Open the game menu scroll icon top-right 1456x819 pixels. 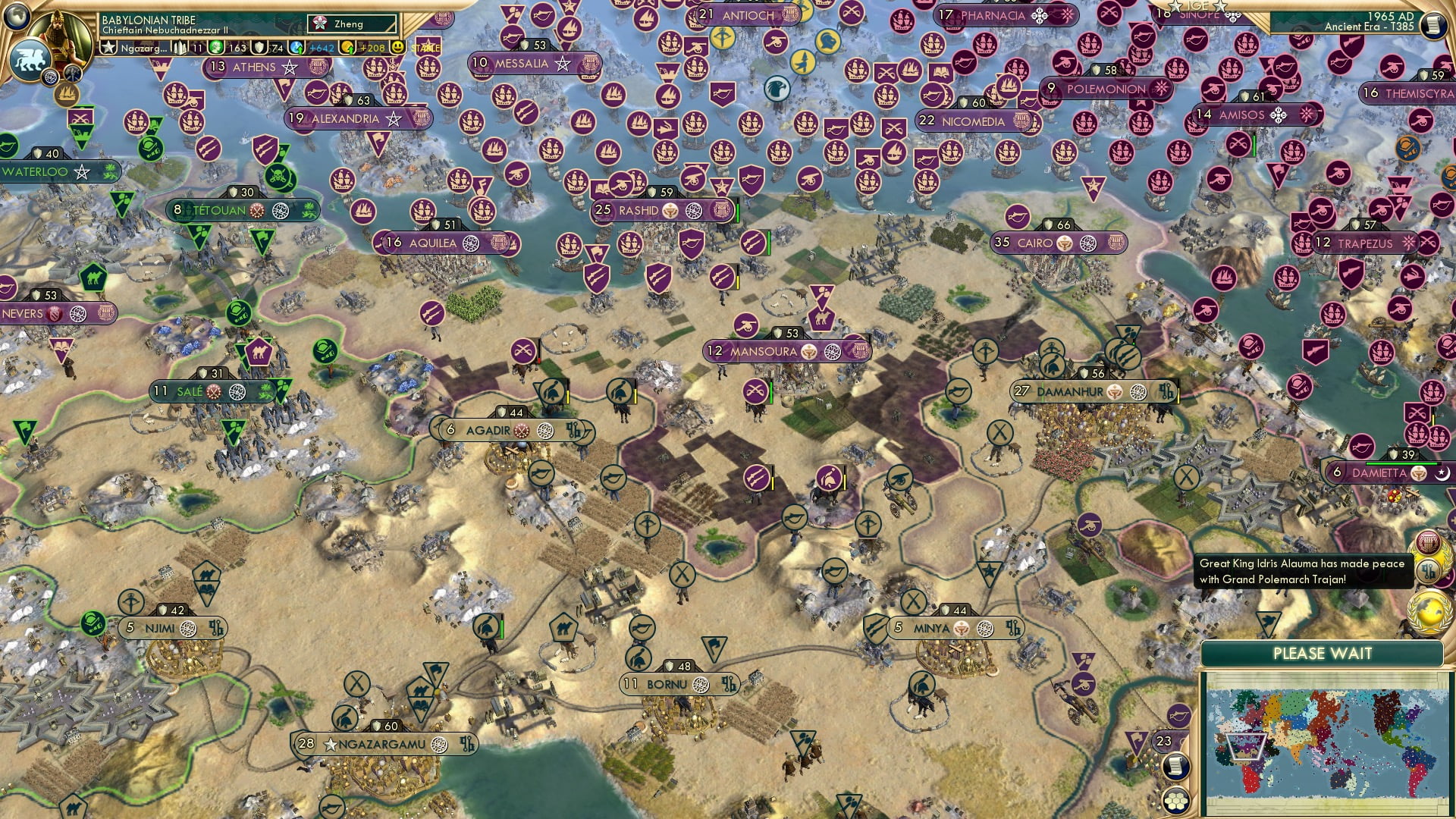tap(1434, 25)
